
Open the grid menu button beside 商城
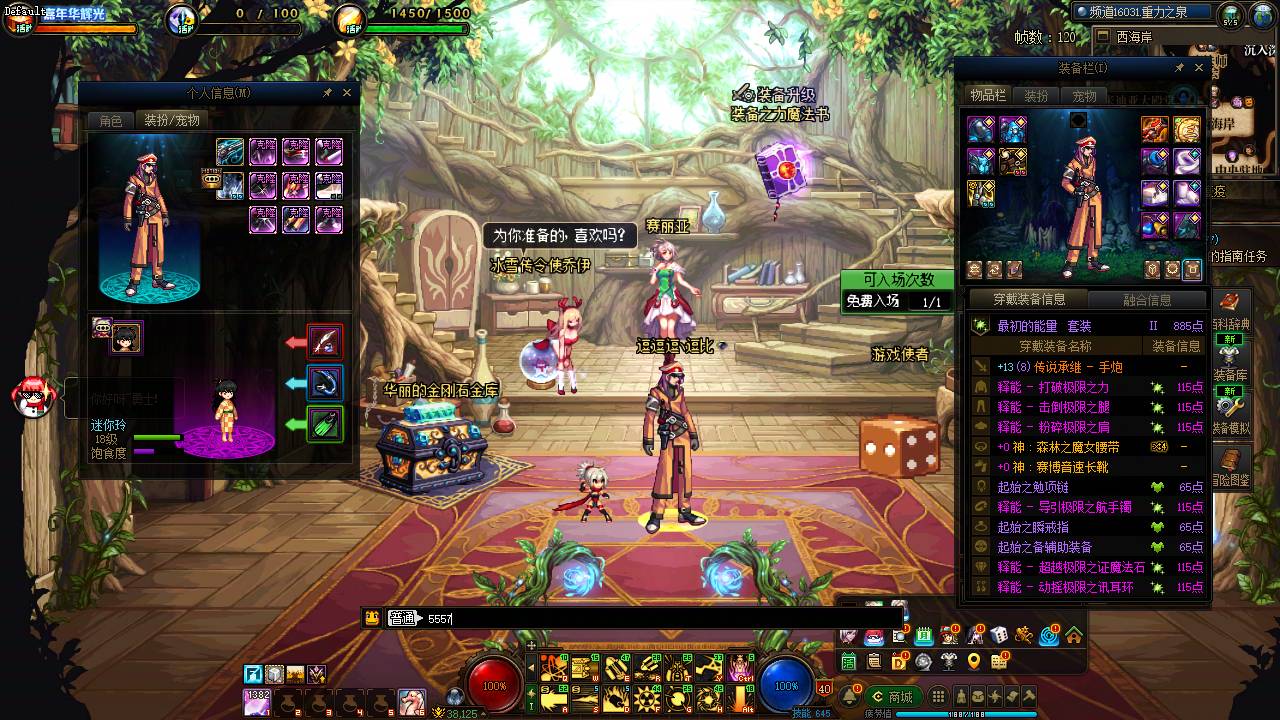[x=938, y=697]
